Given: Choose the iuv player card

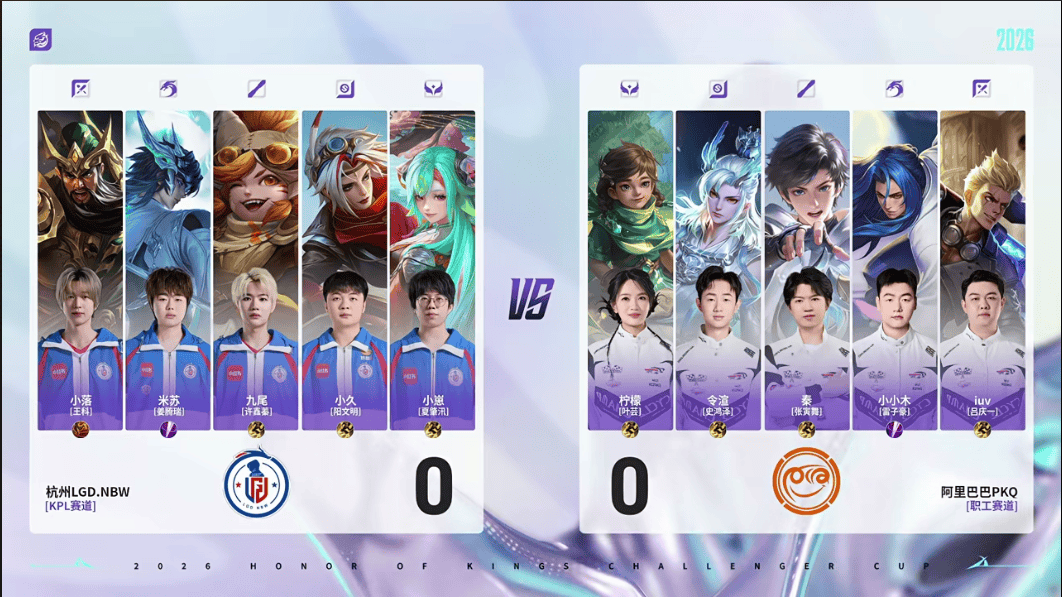Looking at the screenshot, I should click(982, 270).
